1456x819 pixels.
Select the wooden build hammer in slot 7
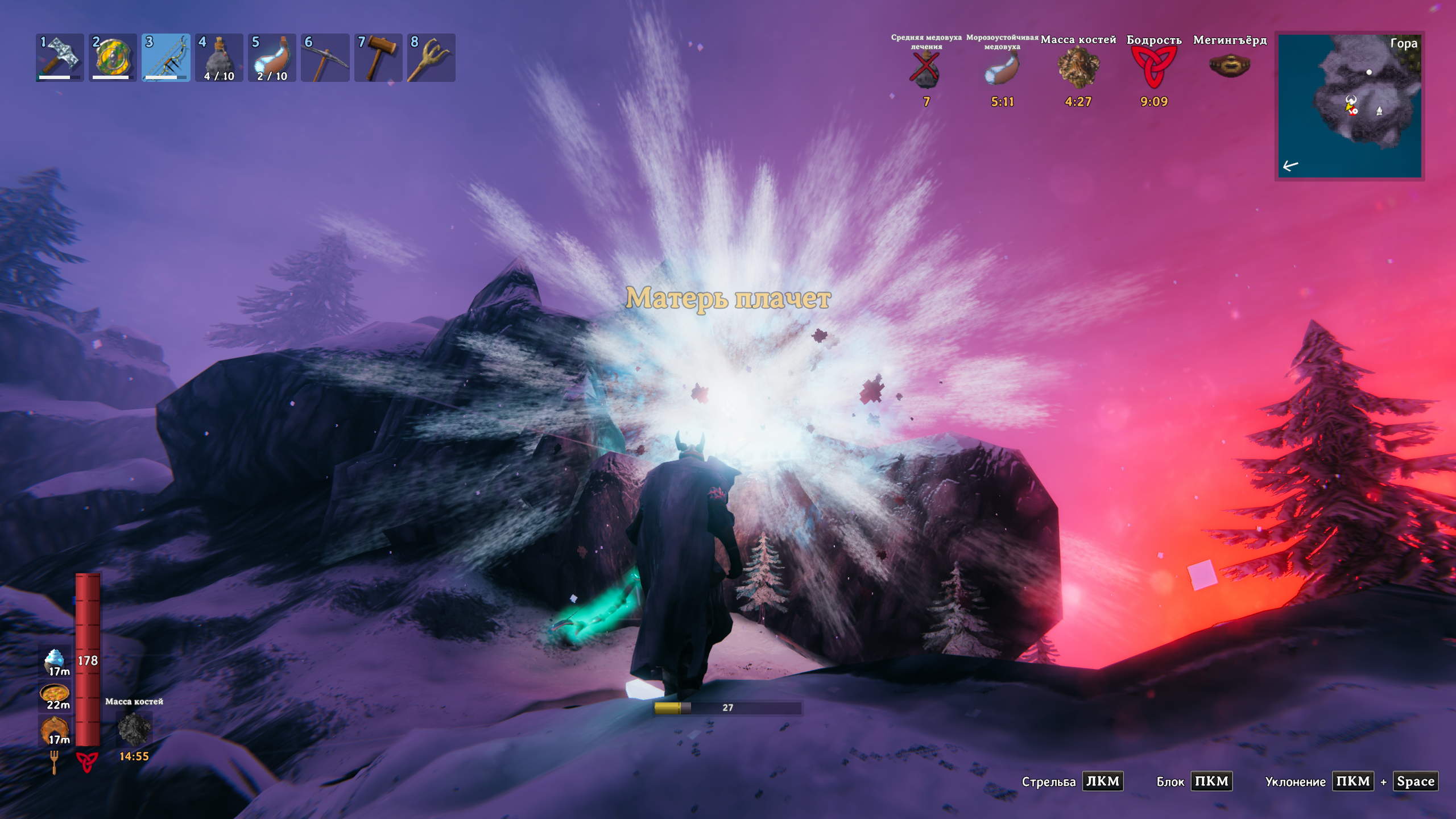[x=378, y=57]
